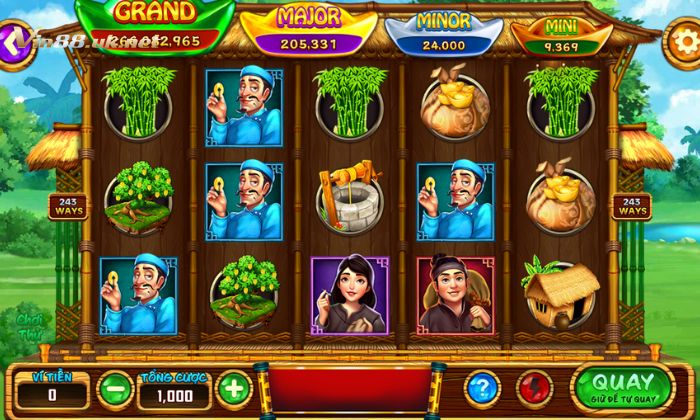The image size is (700, 420).
Task: Click the Chơi Thử trial play button
Action: (x=29, y=325)
